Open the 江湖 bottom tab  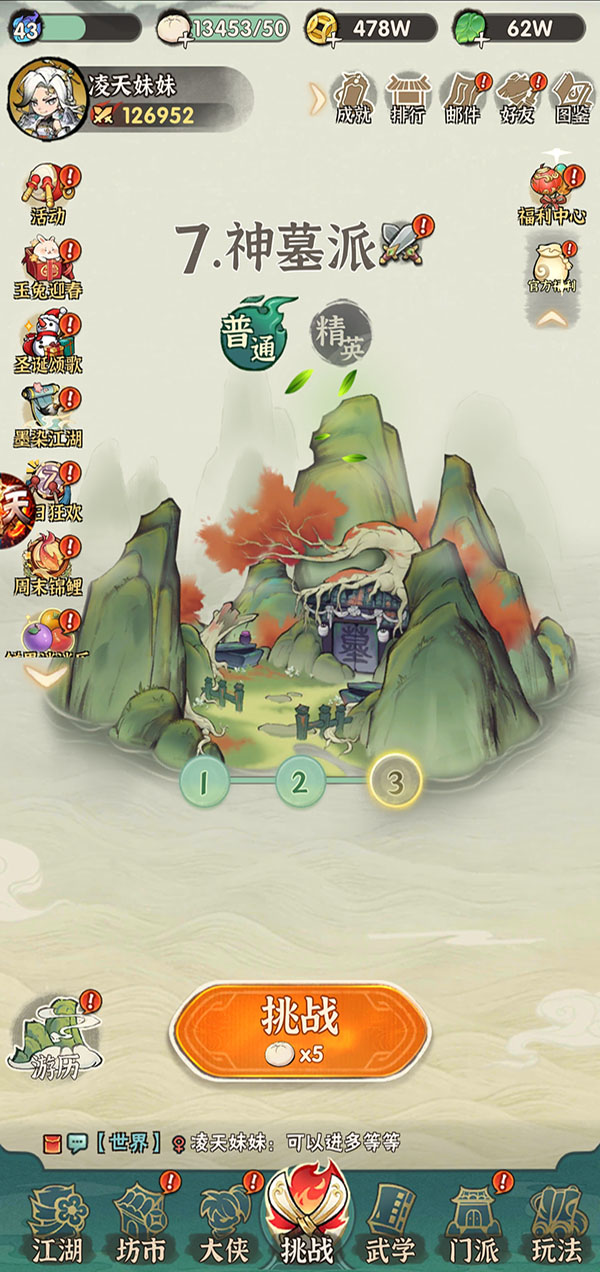(57, 1222)
